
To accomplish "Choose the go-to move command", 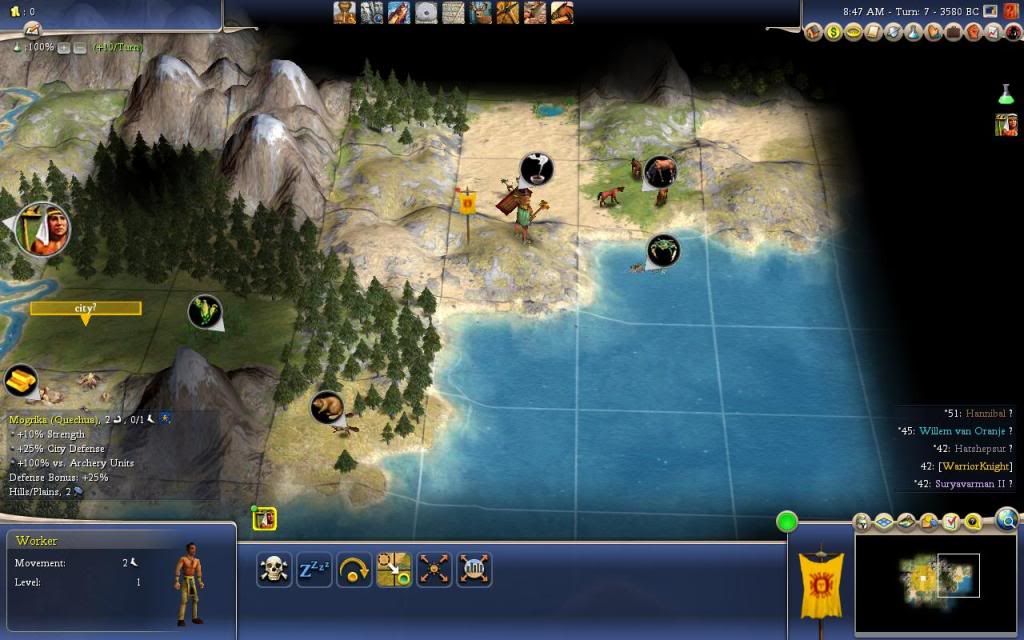I will (x=394, y=570).
